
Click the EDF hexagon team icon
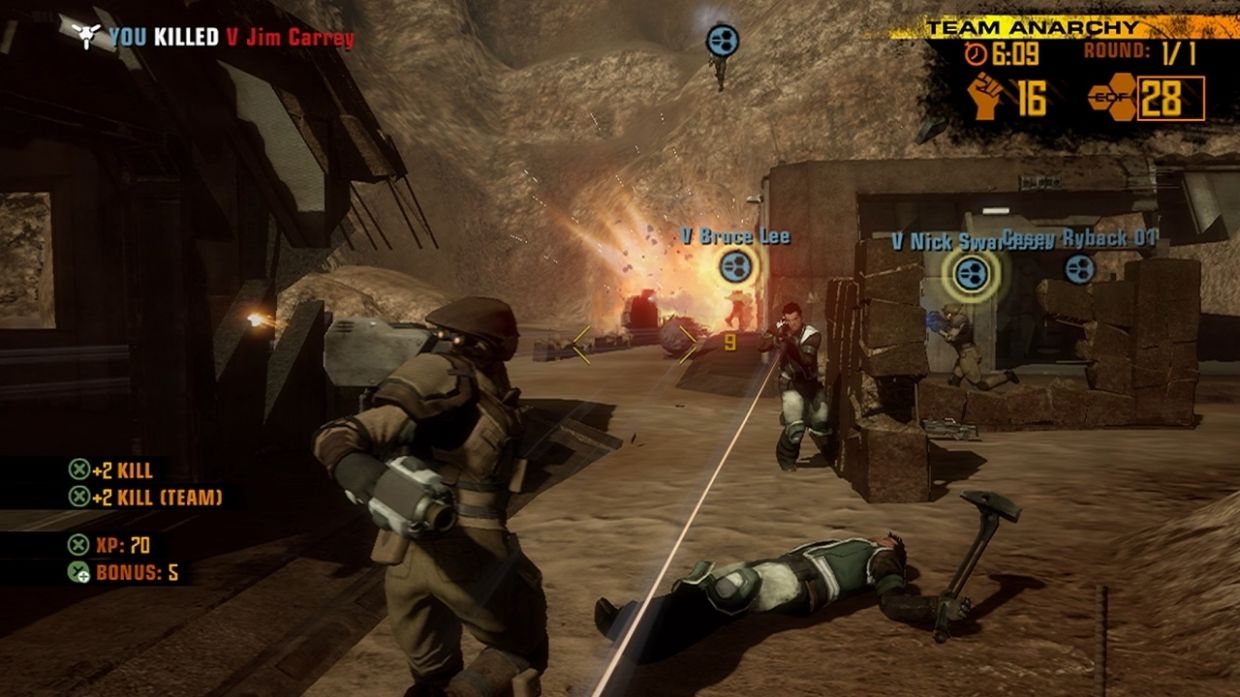[x=1112, y=99]
